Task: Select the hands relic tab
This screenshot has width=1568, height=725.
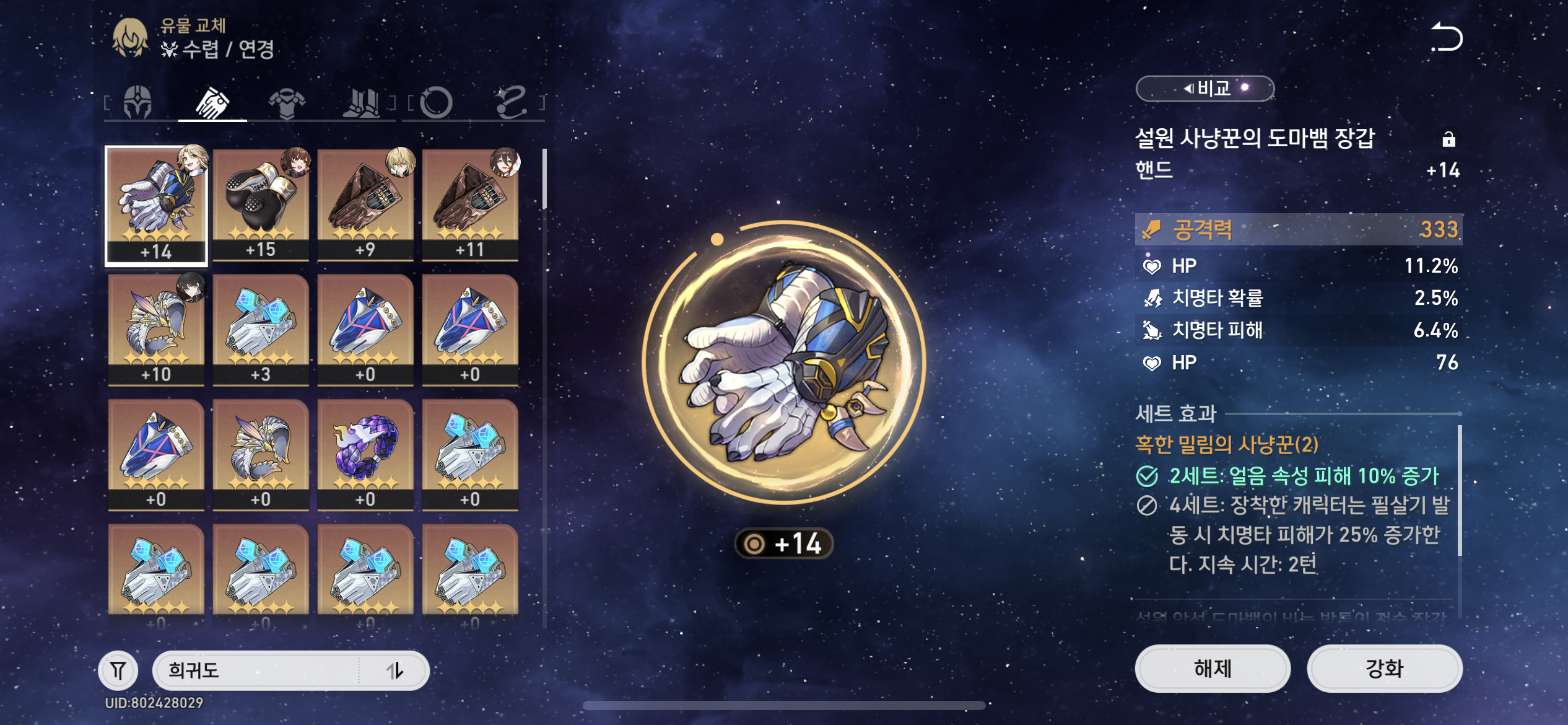Action: (x=212, y=102)
